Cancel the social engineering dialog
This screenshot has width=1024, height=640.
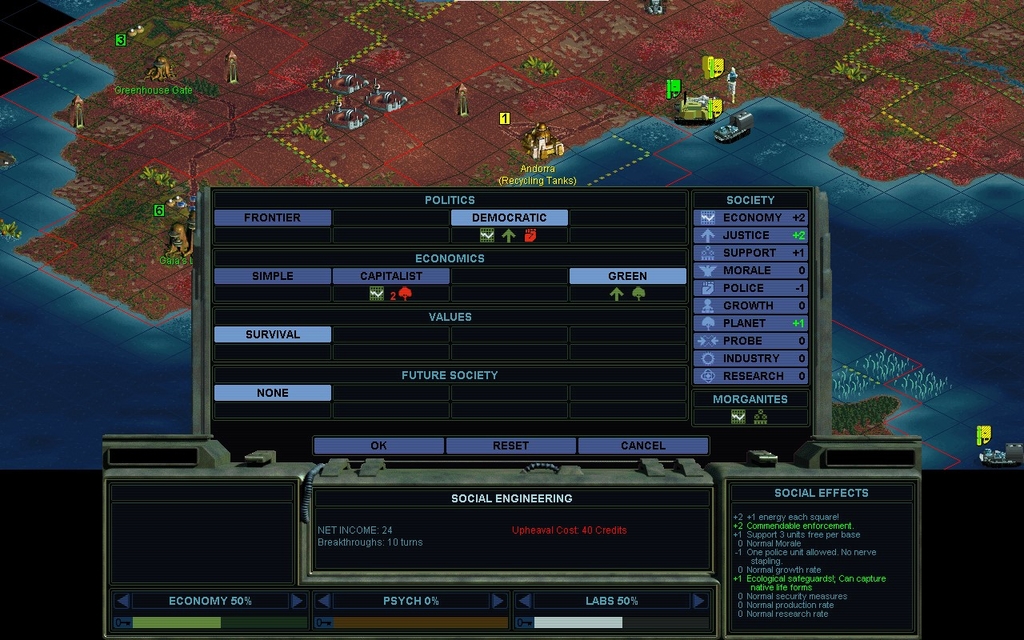(643, 445)
